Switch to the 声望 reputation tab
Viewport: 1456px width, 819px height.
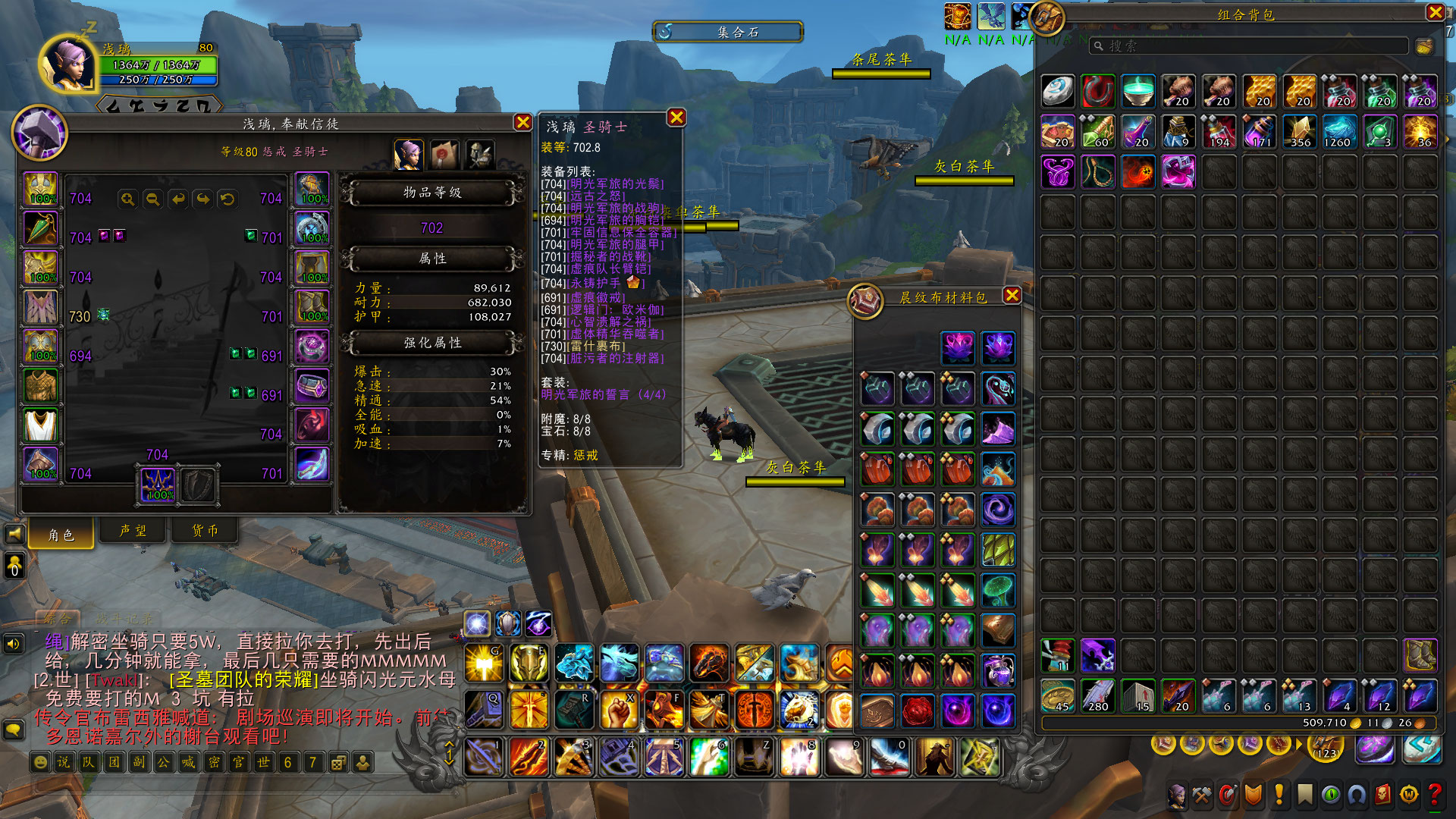133,531
